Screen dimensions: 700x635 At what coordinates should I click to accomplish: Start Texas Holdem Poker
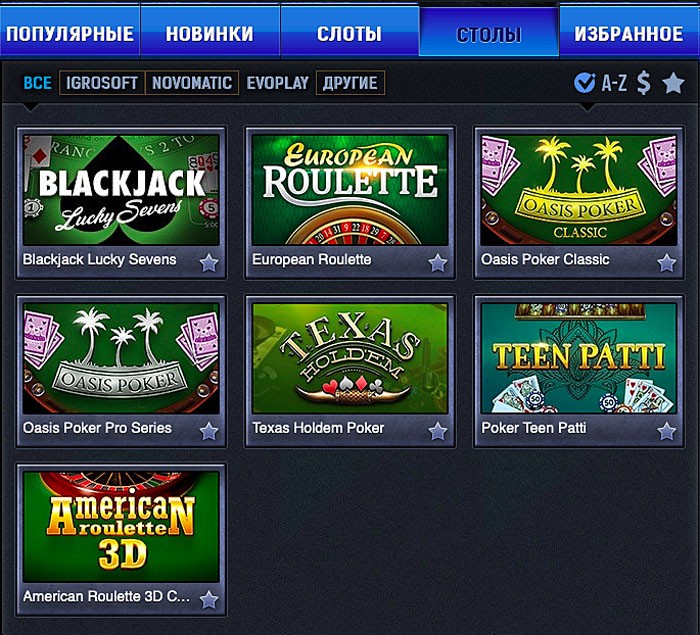click(x=350, y=358)
